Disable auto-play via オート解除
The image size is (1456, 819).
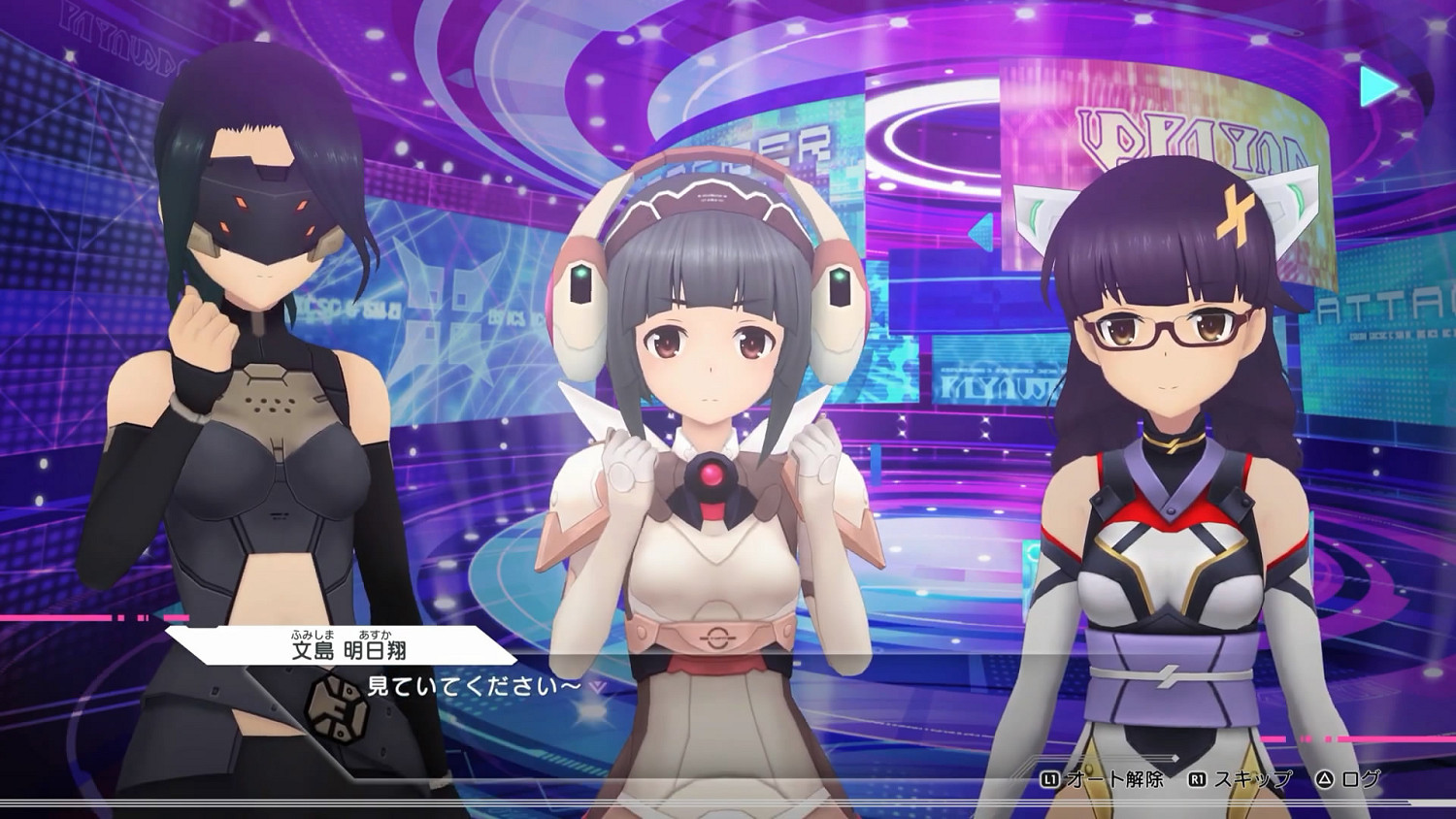pyautogui.click(x=1116, y=778)
